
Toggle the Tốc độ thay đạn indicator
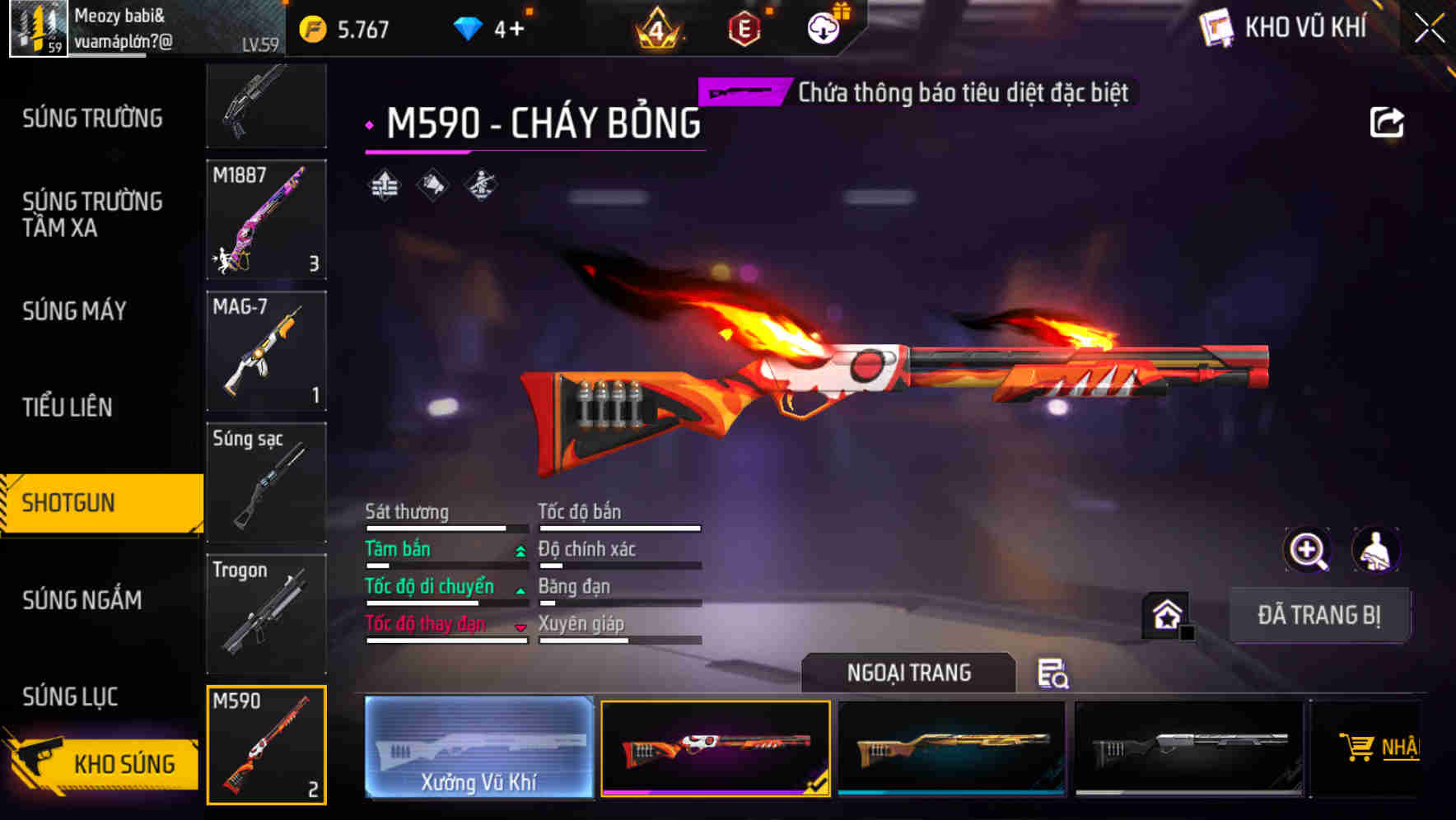pyautogui.click(x=520, y=626)
